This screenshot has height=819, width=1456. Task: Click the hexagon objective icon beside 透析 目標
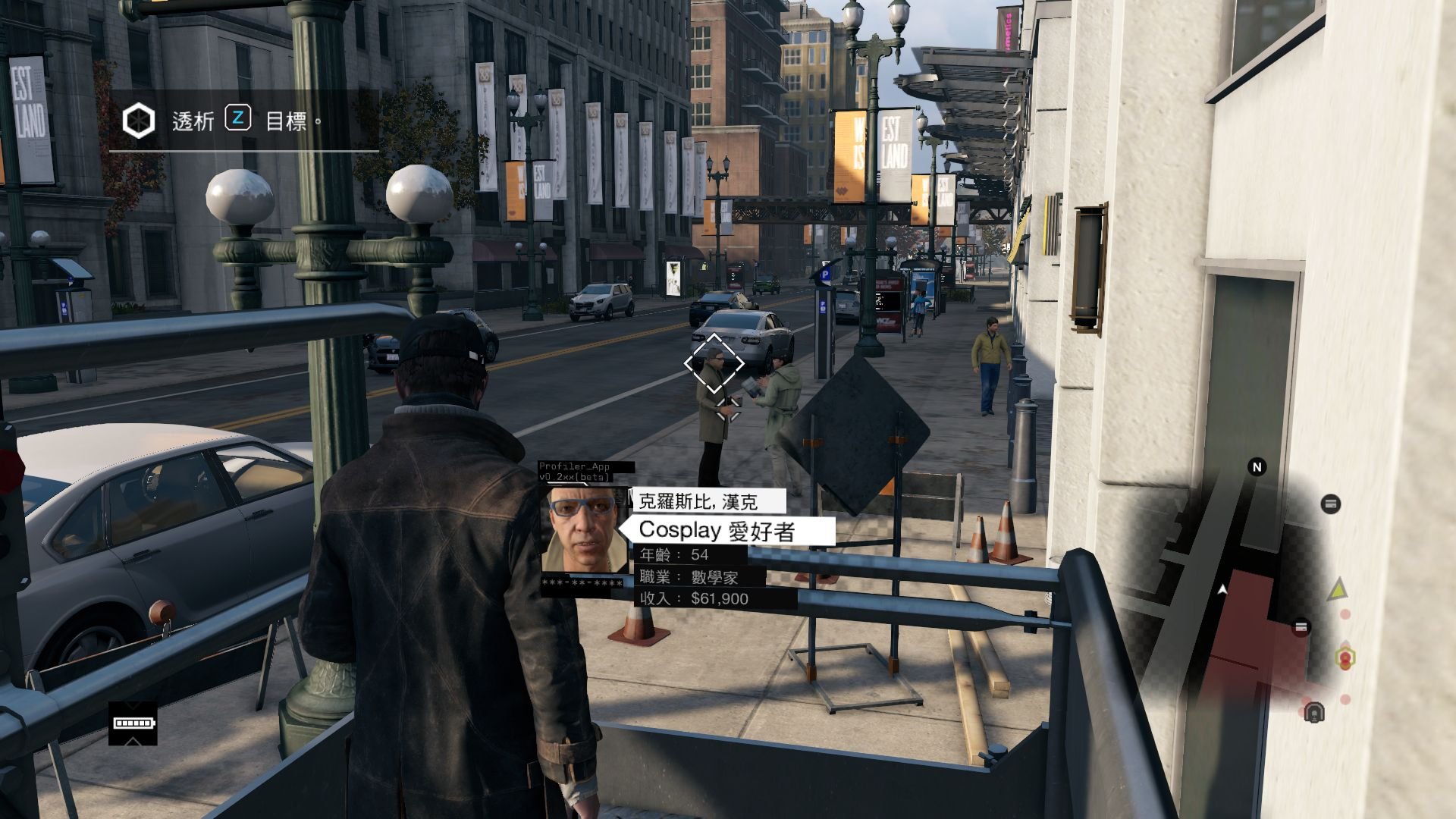(x=139, y=121)
